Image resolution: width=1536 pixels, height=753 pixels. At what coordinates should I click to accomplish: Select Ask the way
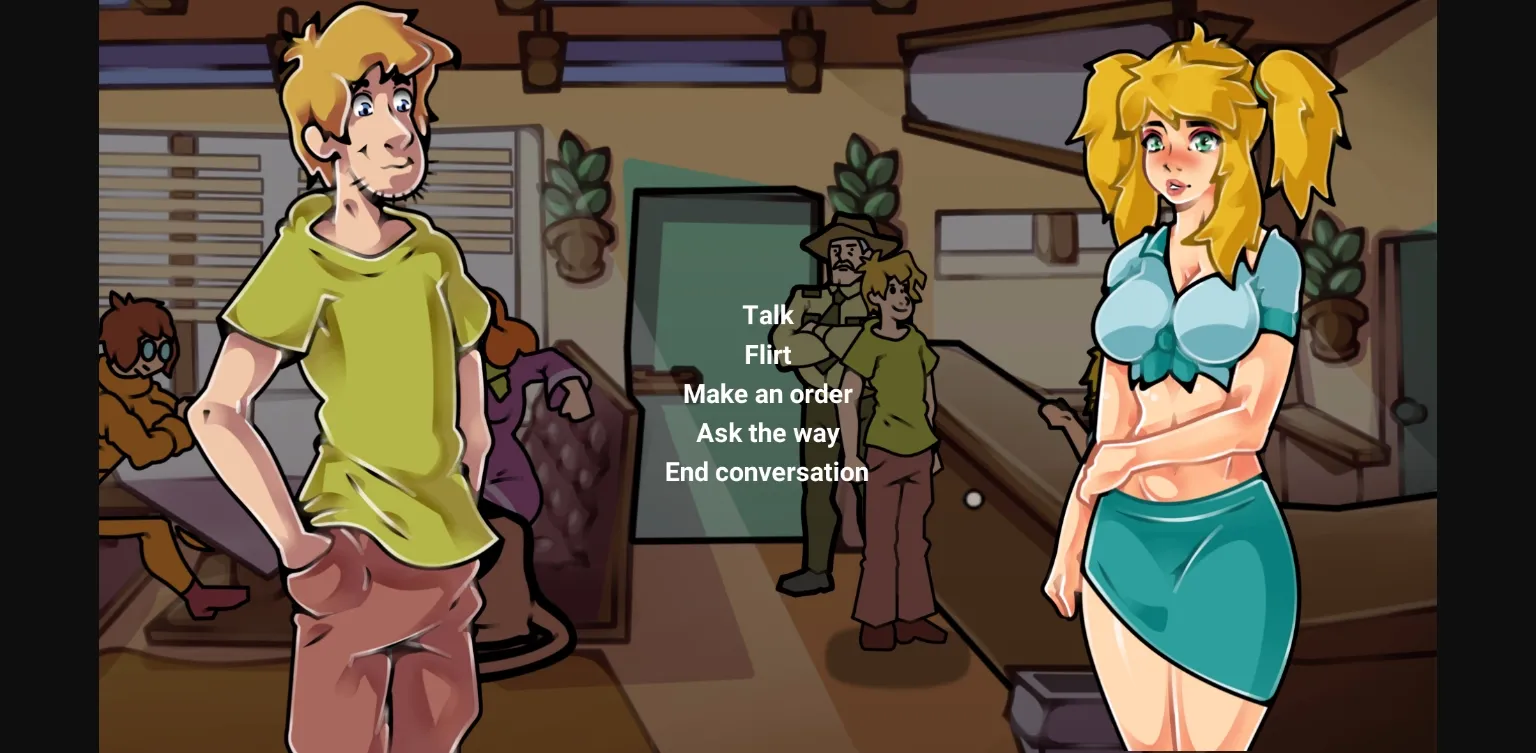pyautogui.click(x=767, y=433)
